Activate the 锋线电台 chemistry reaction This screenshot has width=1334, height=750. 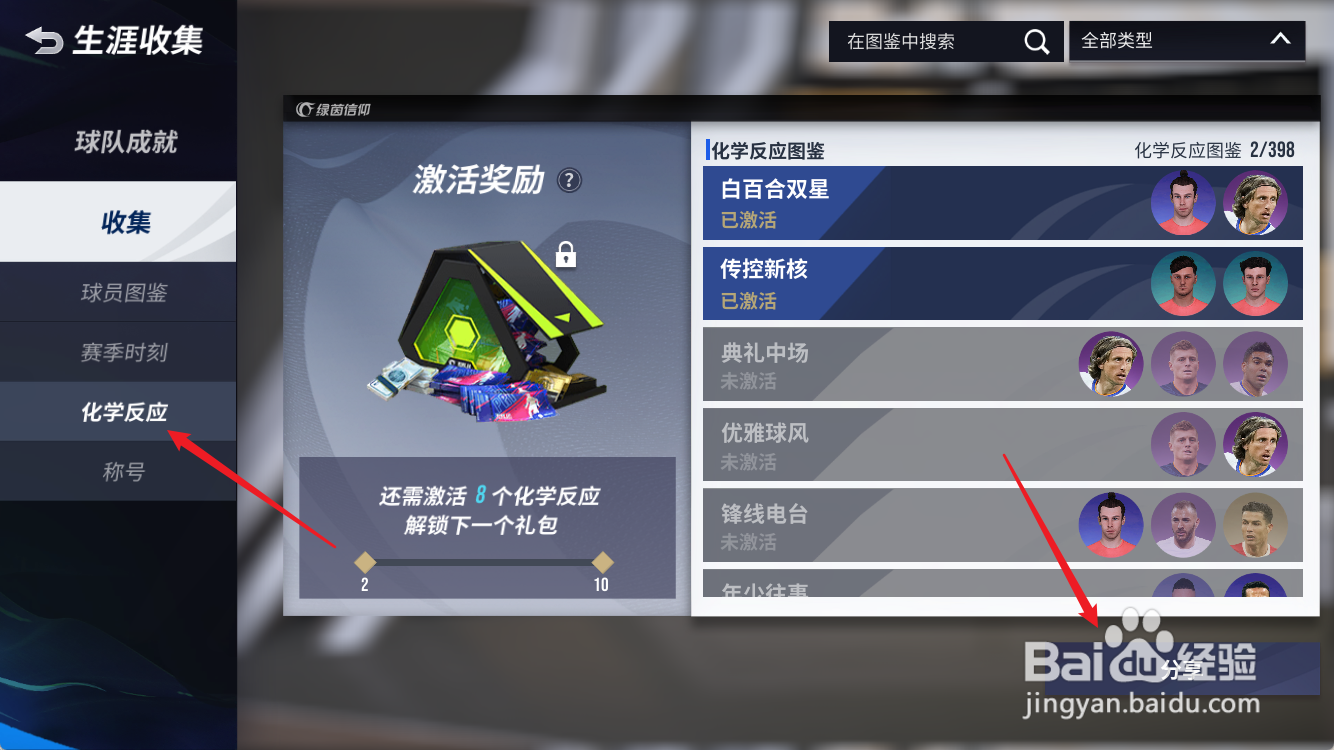point(900,525)
